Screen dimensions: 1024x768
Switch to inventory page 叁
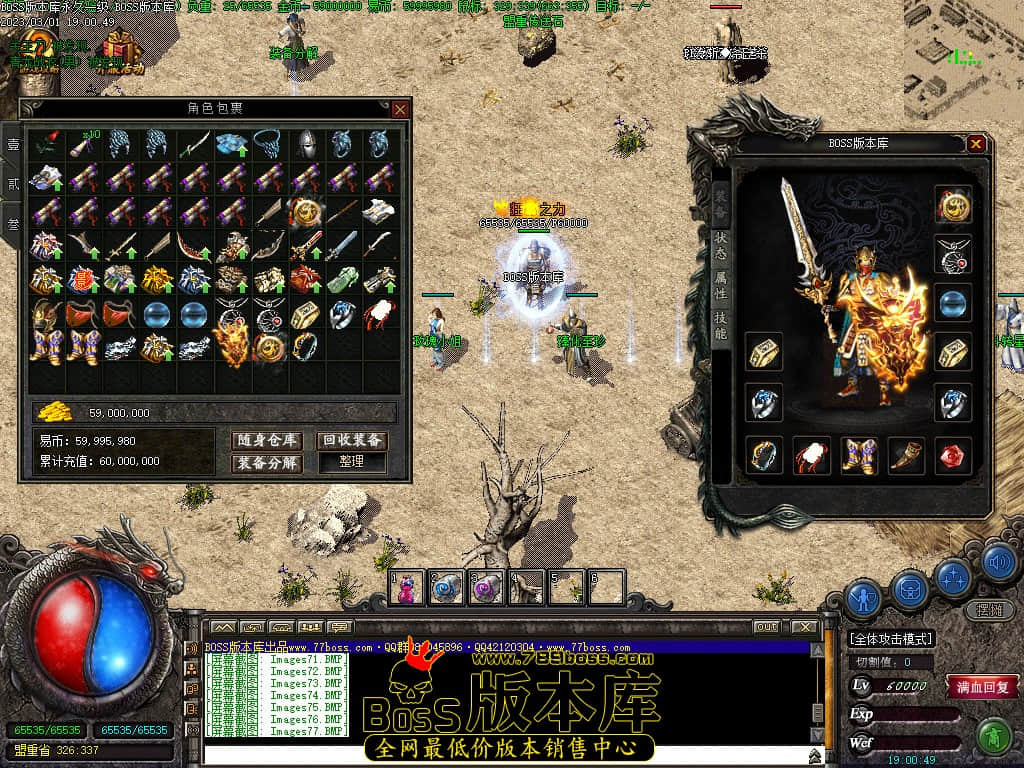click(x=13, y=224)
